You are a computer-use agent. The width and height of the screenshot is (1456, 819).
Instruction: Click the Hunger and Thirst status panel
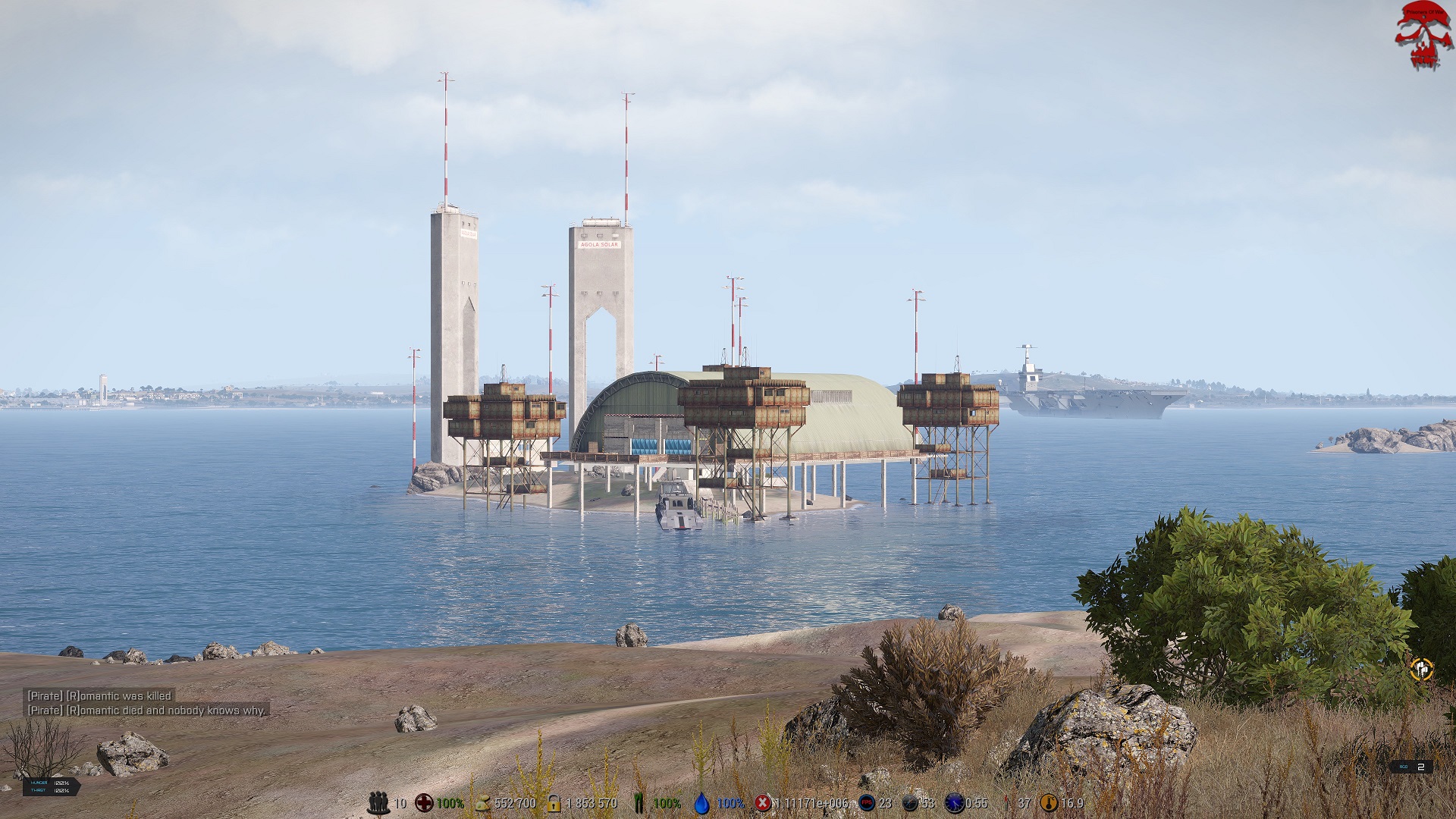[51, 786]
